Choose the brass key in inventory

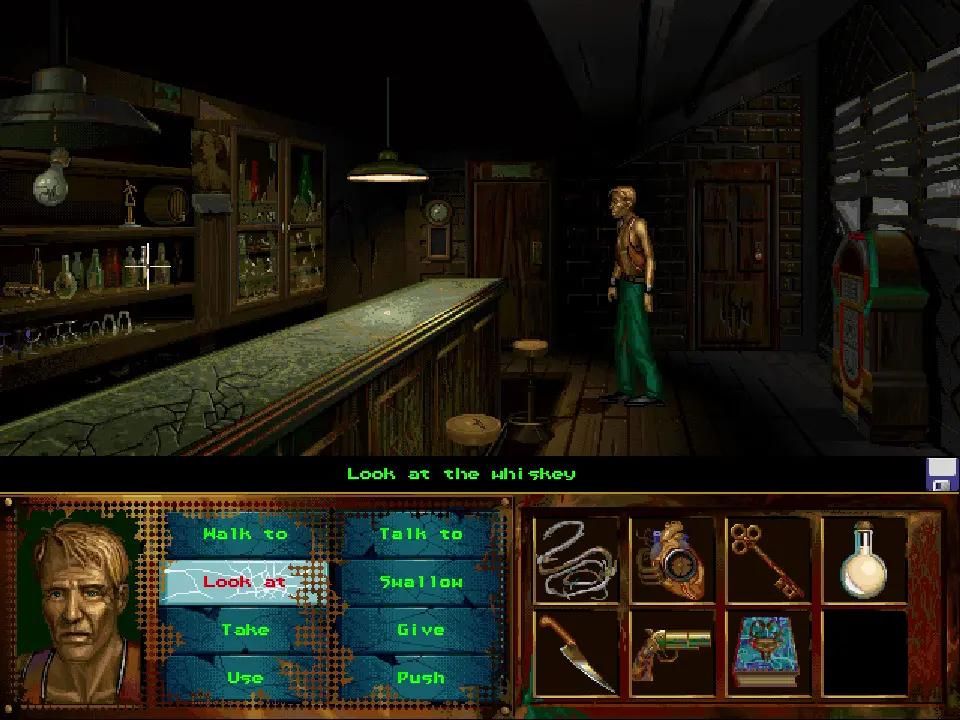[767, 559]
